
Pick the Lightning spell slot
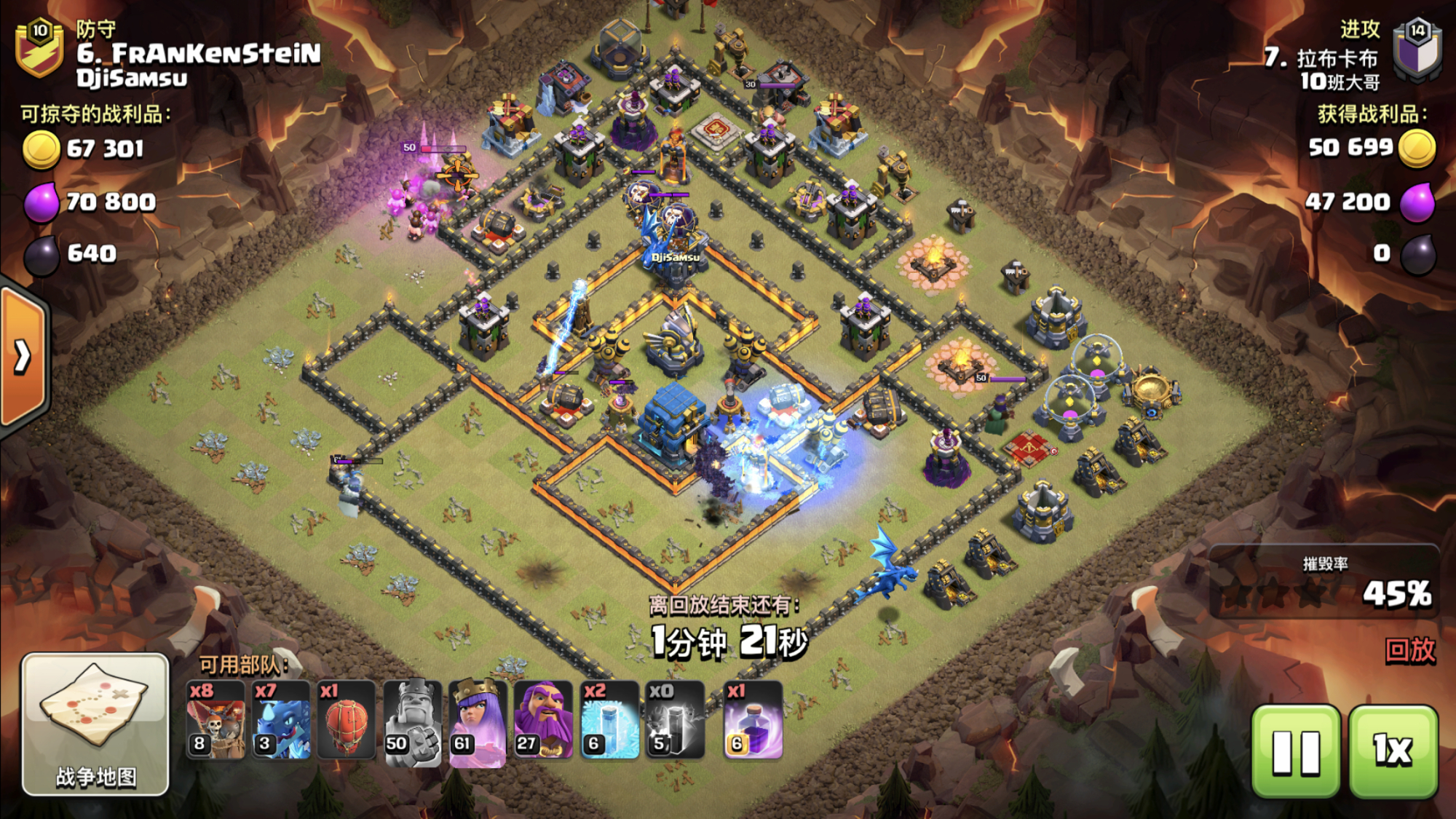tap(674, 721)
